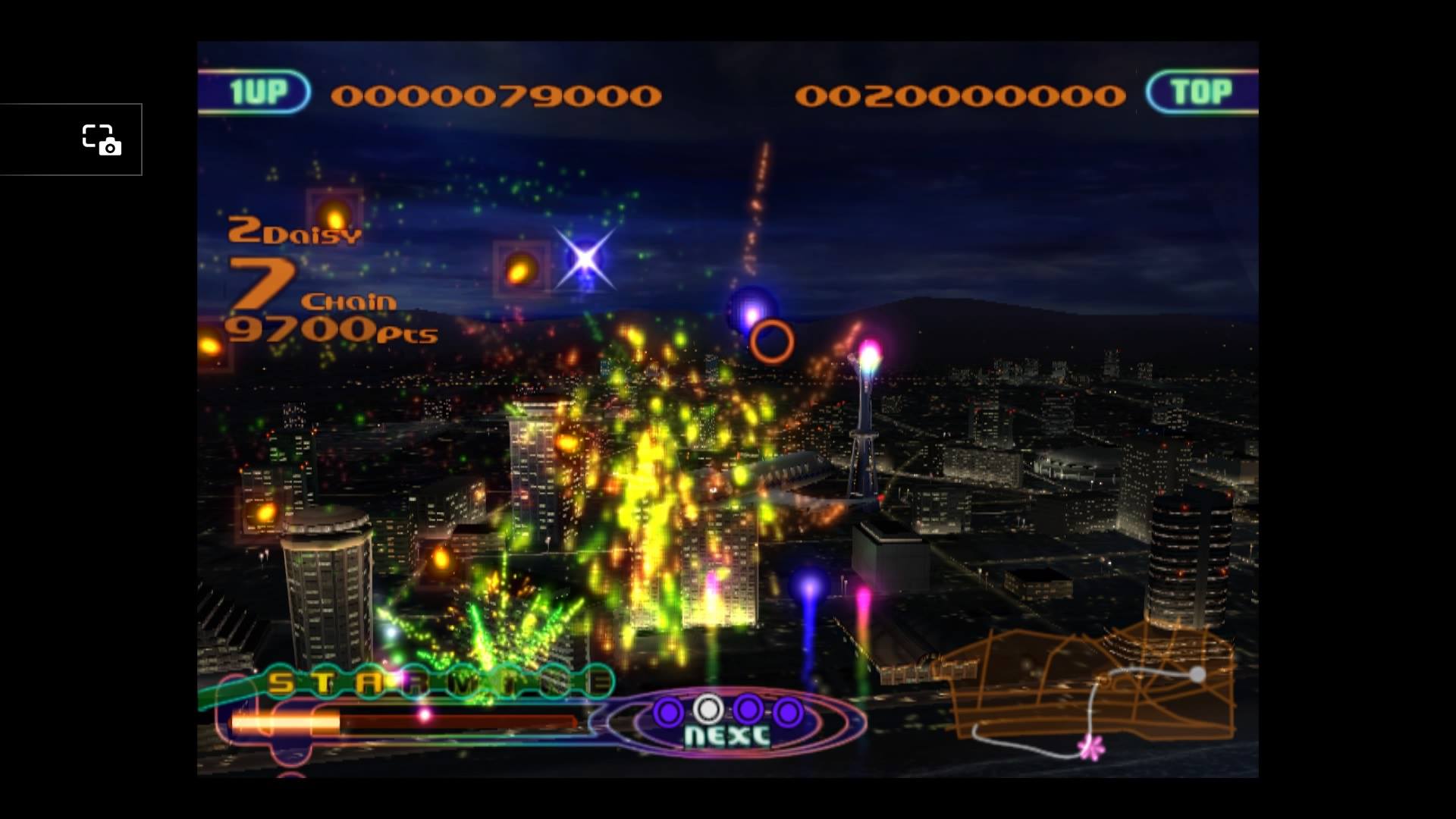Click the pink flower marker on the minimap
This screenshot has width=1456, height=819.
[x=1091, y=748]
